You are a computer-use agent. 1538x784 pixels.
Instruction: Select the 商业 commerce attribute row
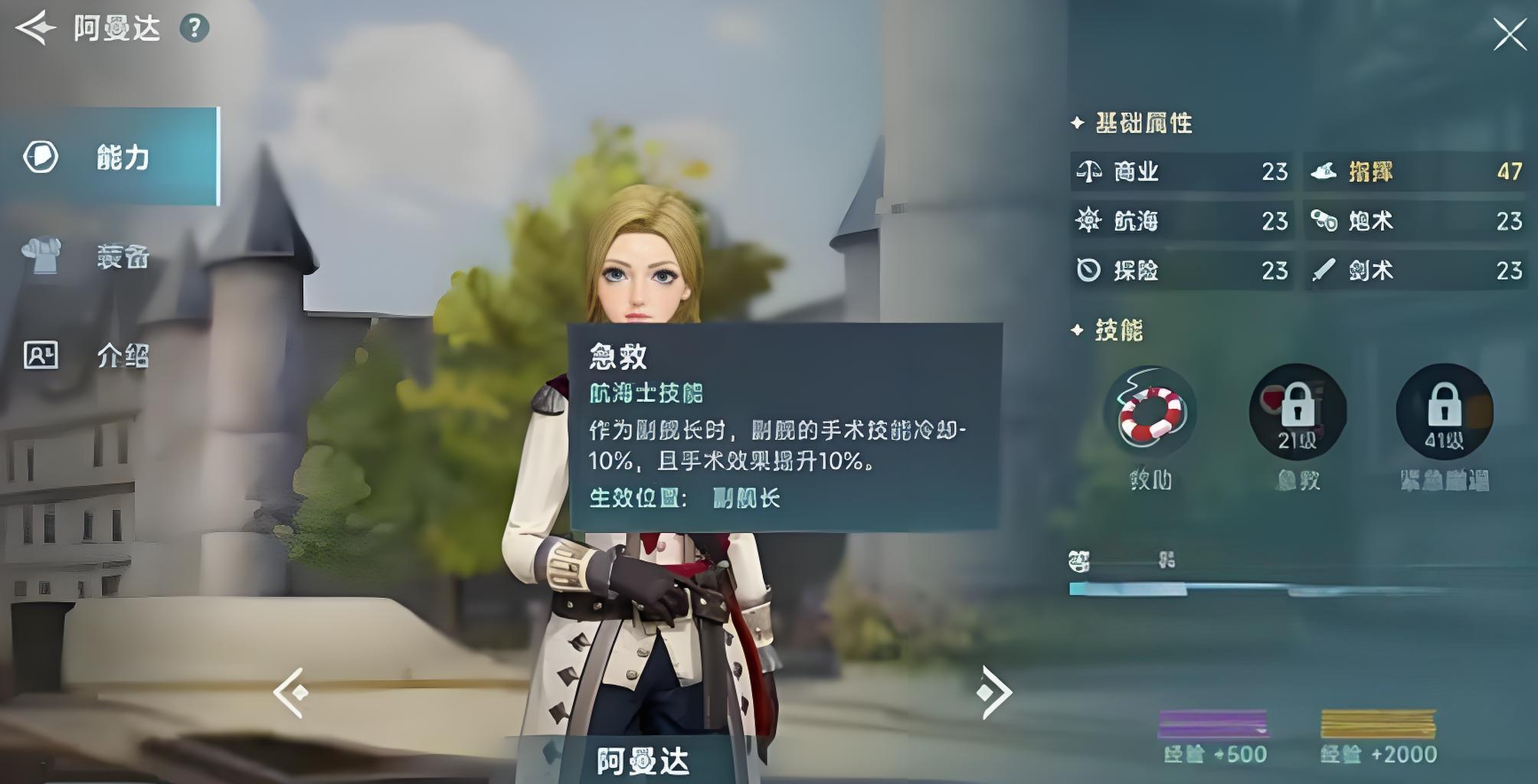(1182, 171)
